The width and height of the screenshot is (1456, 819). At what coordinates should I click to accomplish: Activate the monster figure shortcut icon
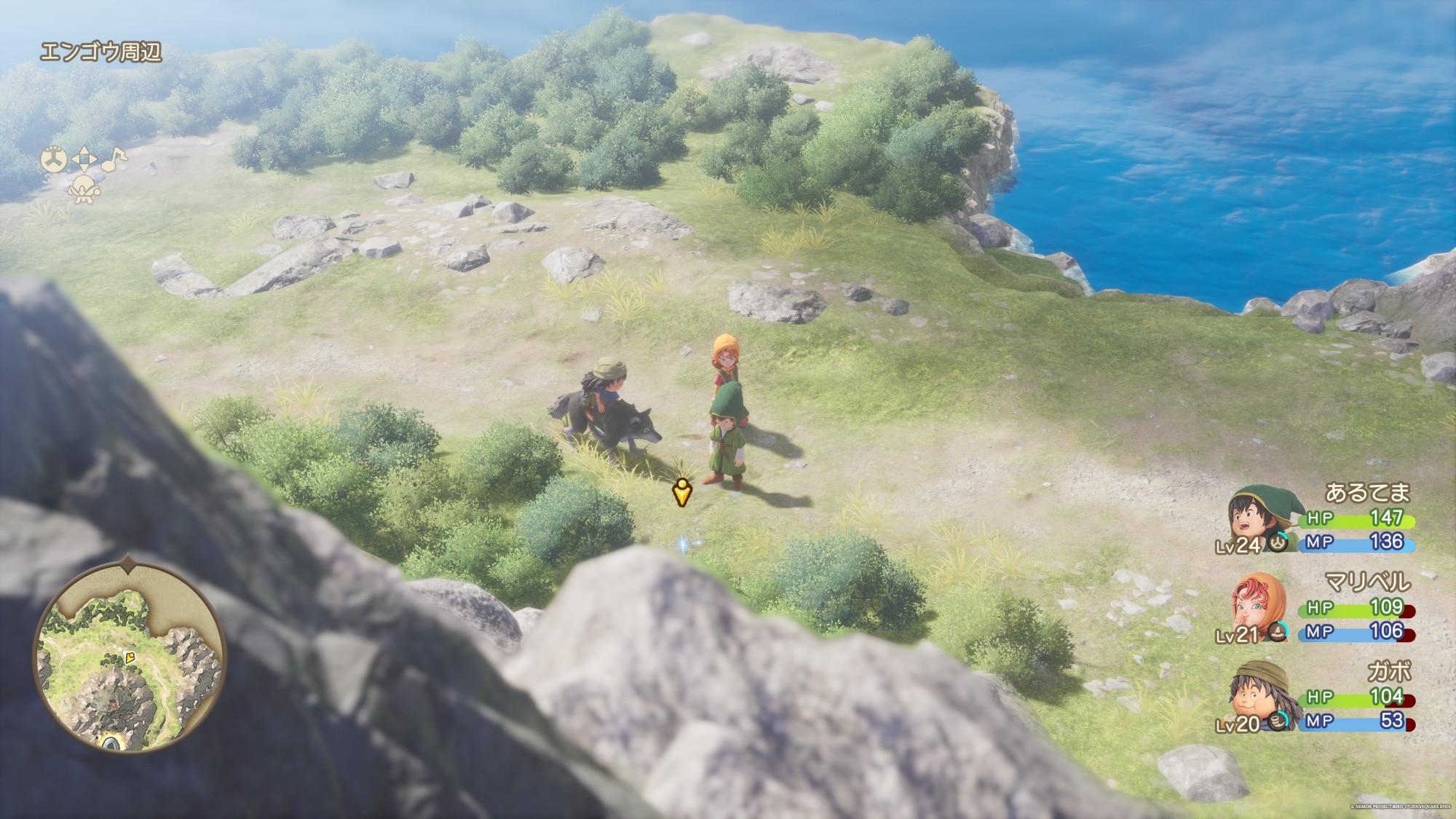point(83,189)
